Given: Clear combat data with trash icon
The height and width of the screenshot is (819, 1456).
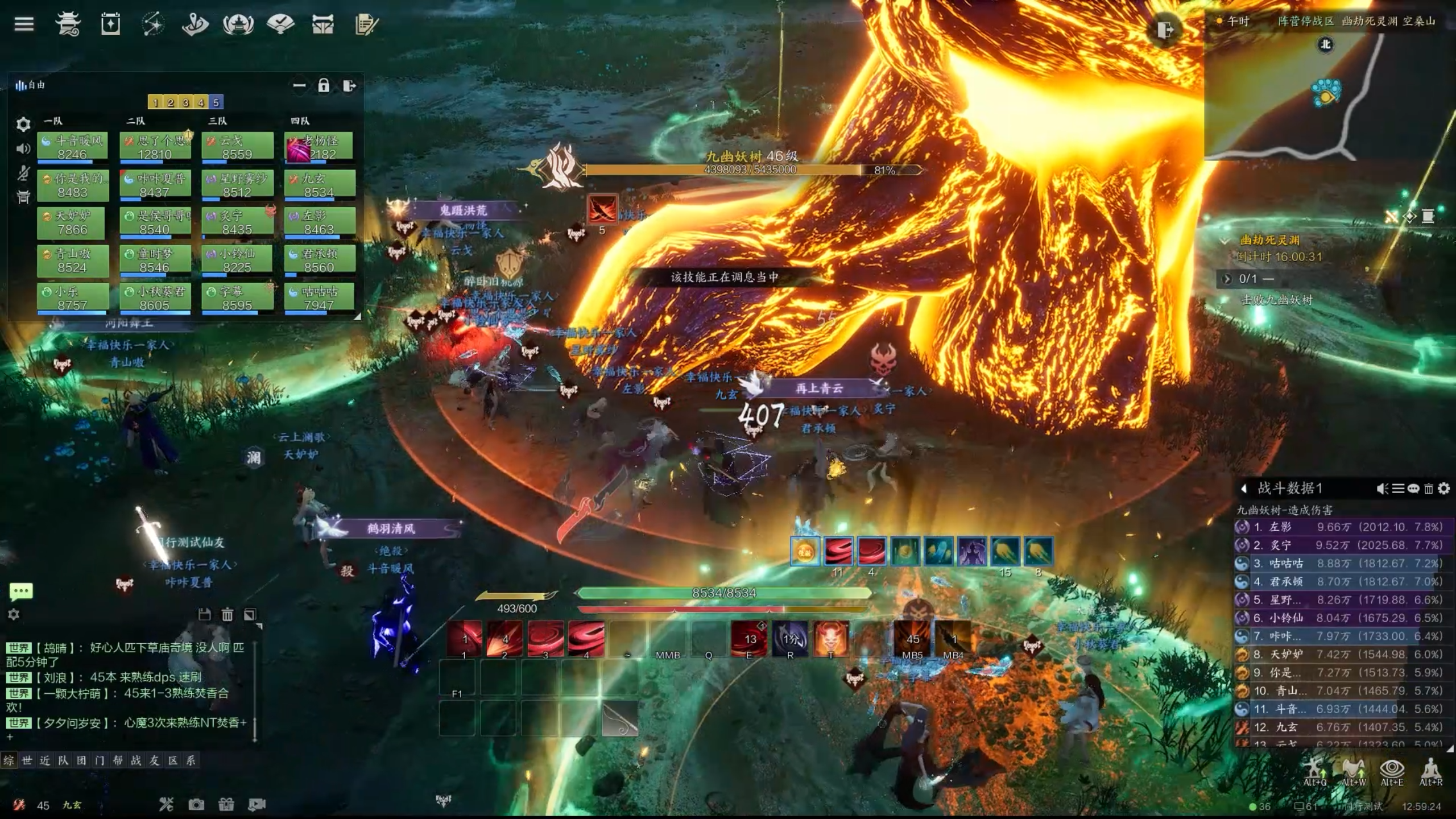Looking at the screenshot, I should (1428, 489).
